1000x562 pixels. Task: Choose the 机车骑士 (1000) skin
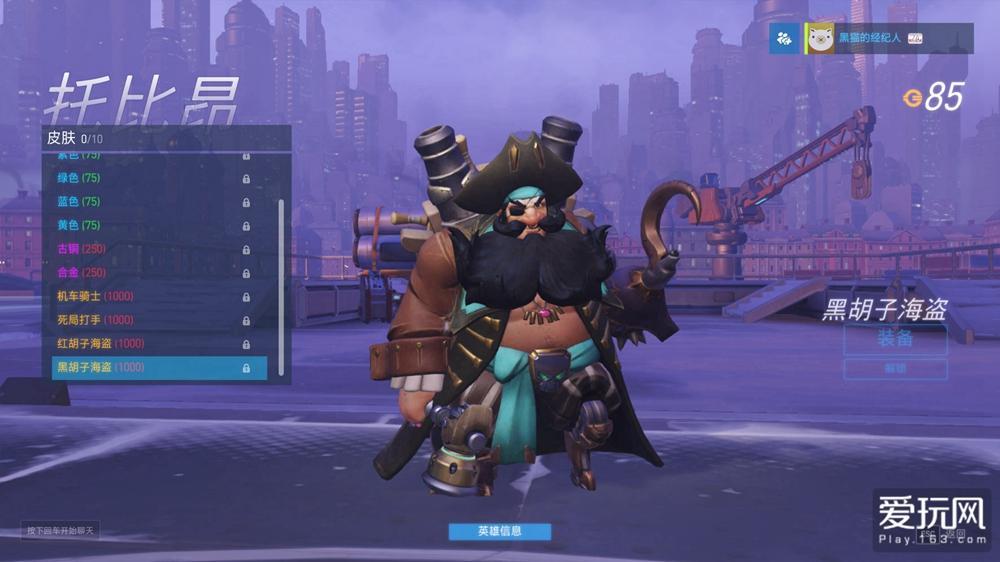click(150, 296)
